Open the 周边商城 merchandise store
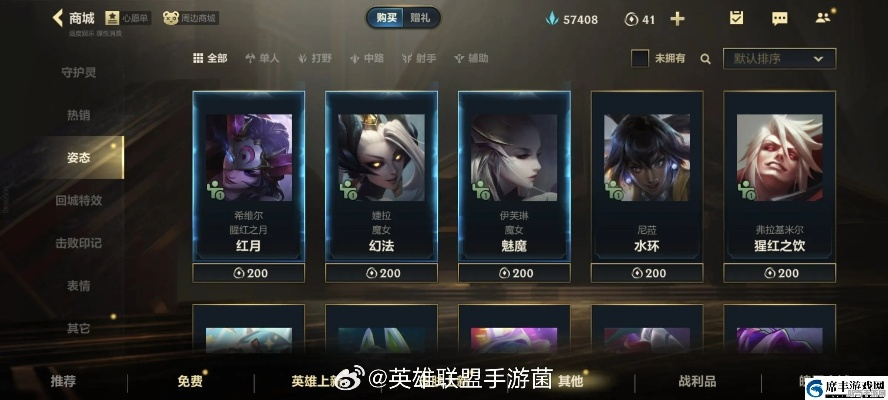This screenshot has width=888, height=400. (191, 18)
